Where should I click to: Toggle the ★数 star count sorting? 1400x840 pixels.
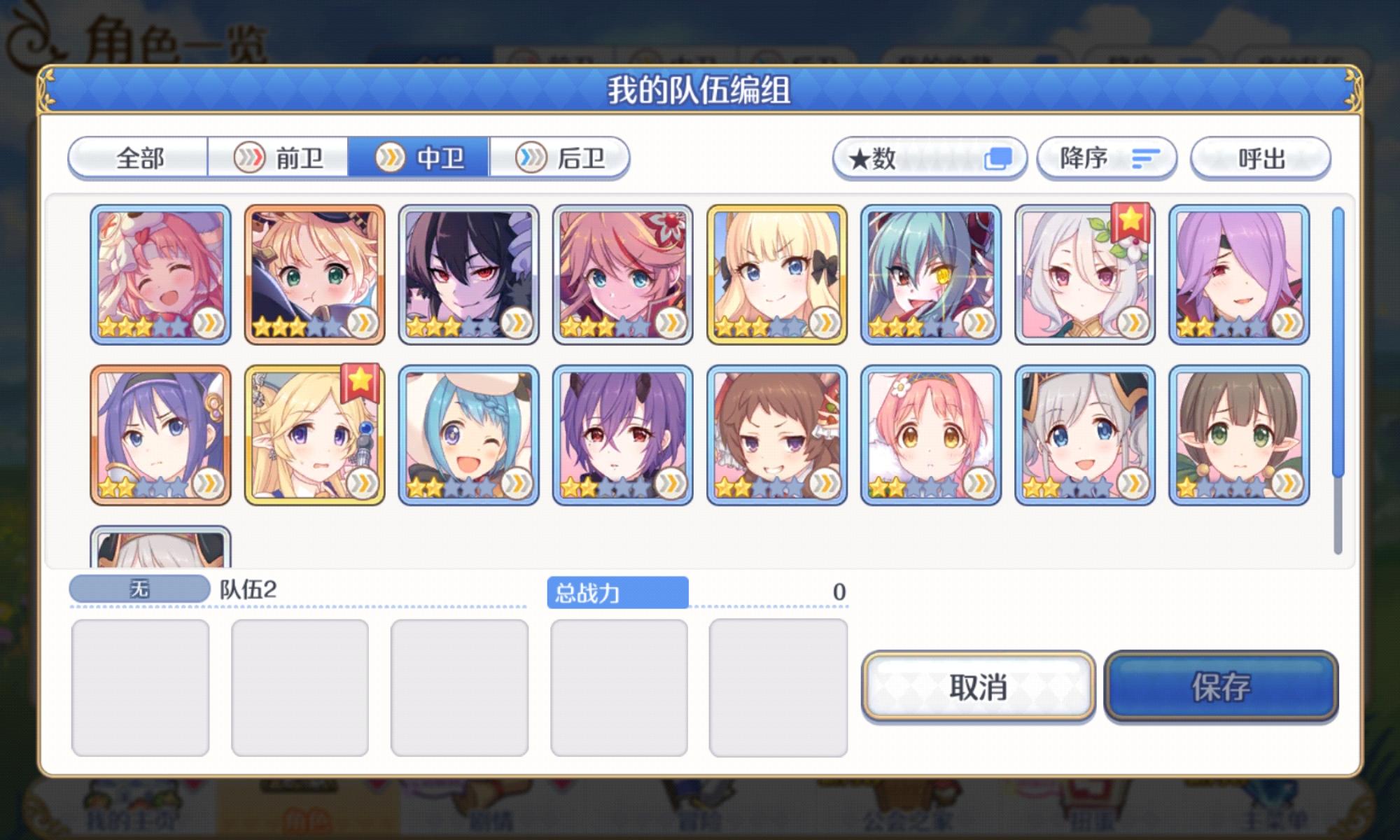(x=927, y=158)
